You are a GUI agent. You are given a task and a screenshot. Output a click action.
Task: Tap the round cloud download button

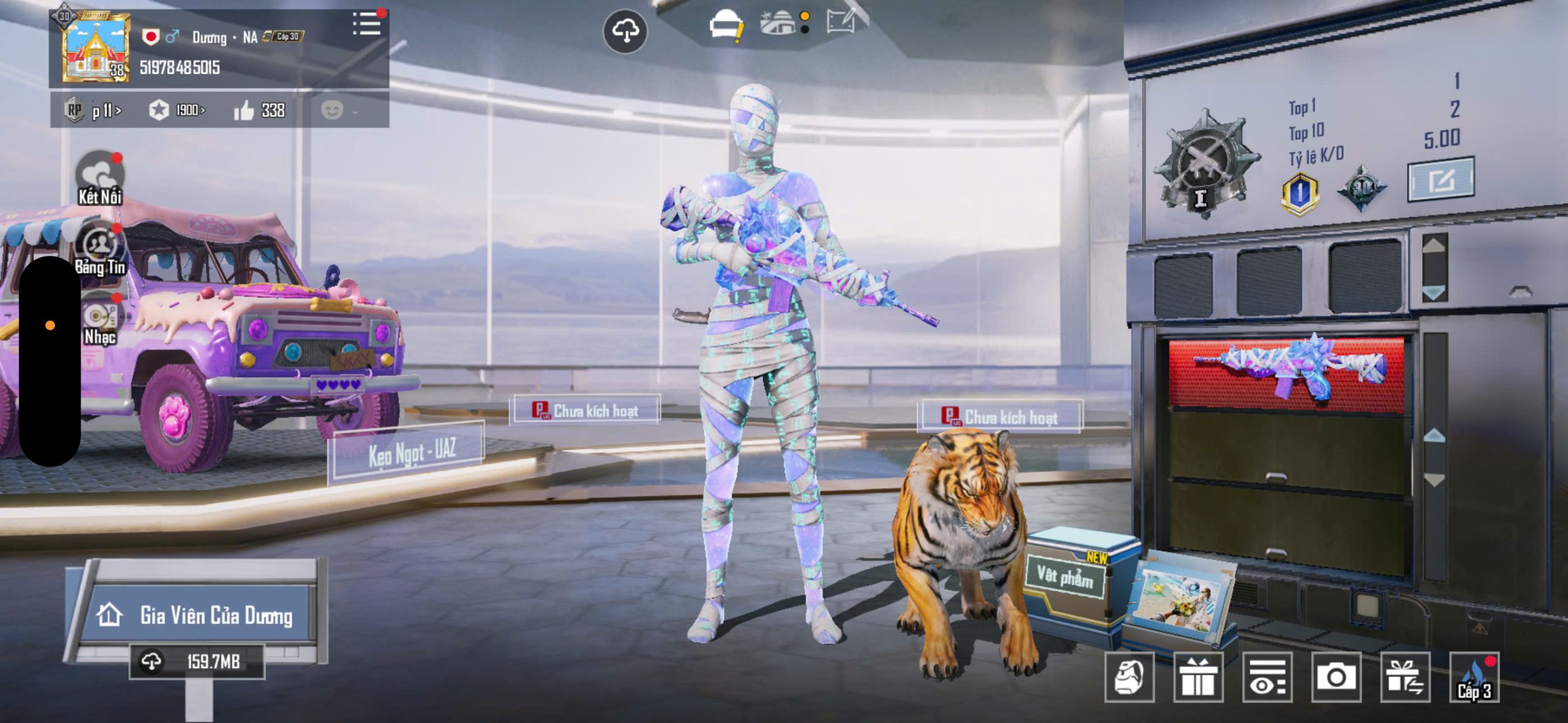[625, 31]
